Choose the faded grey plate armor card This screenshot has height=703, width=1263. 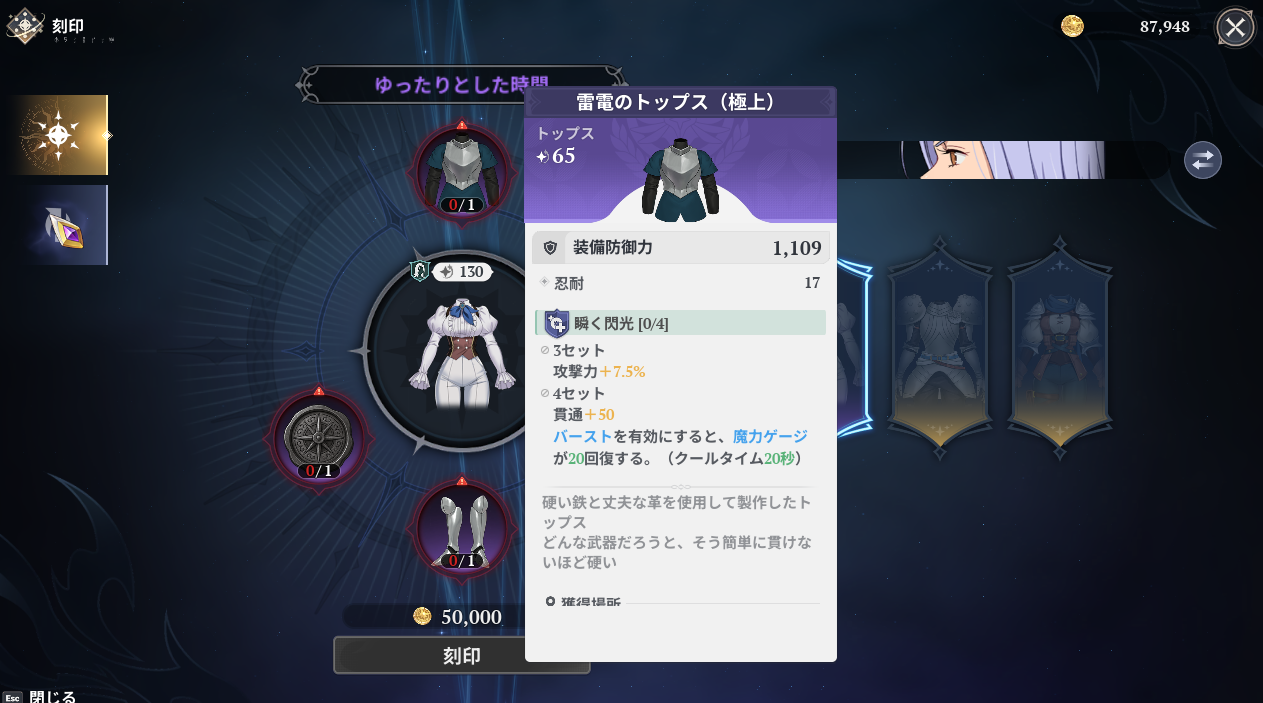(939, 350)
